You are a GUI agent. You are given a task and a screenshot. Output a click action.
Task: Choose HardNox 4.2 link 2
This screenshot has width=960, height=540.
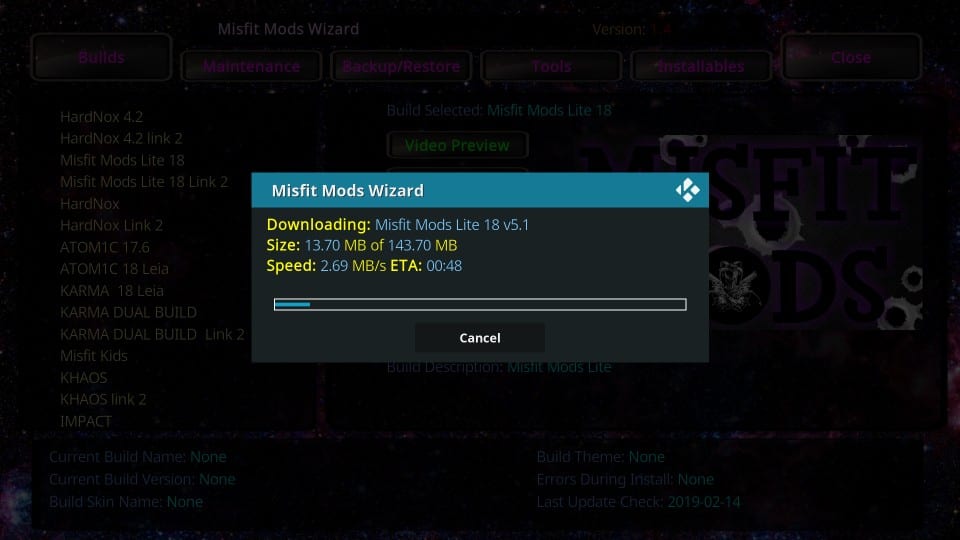[x=121, y=138]
